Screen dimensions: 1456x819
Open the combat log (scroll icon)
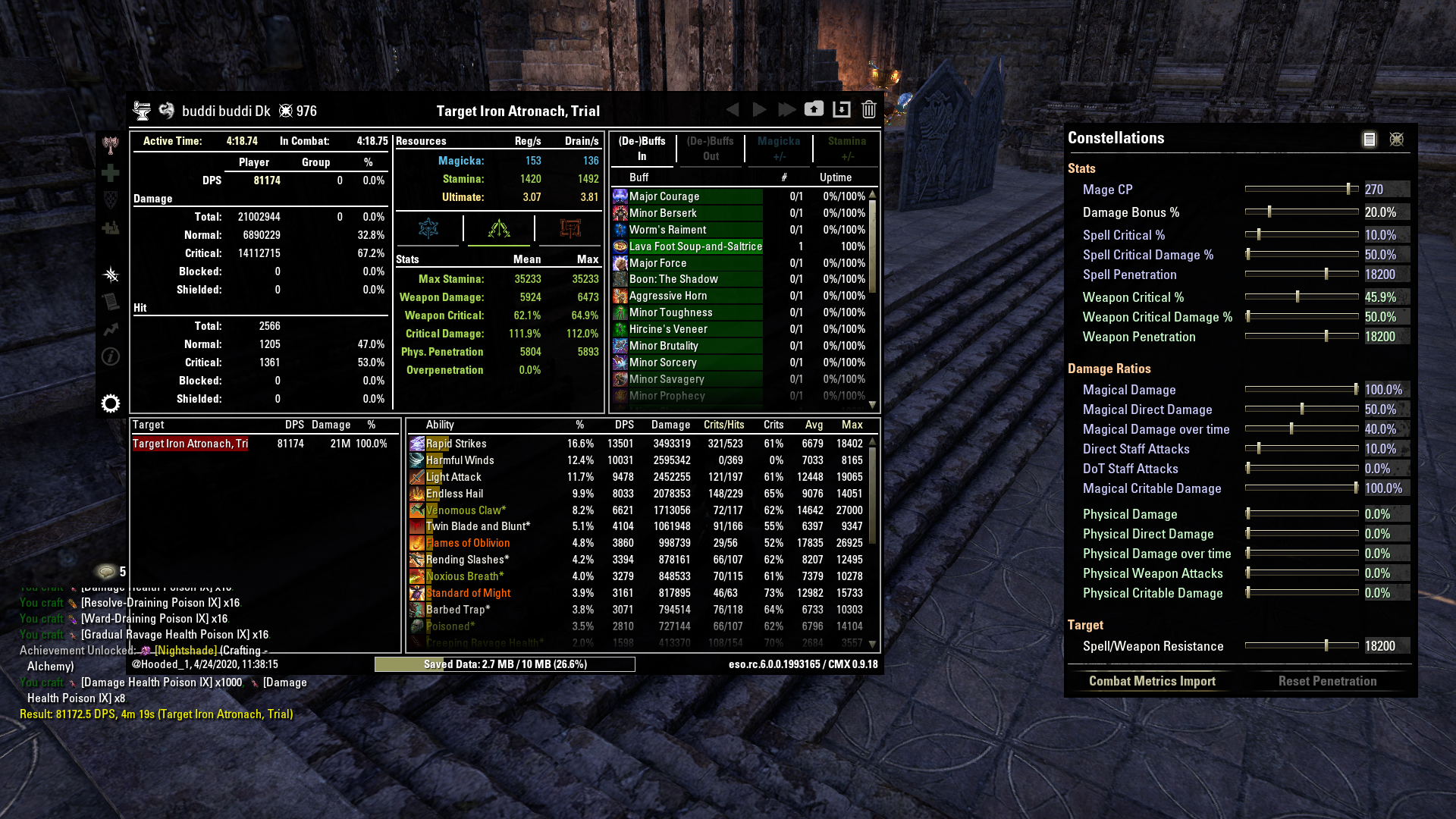111,302
